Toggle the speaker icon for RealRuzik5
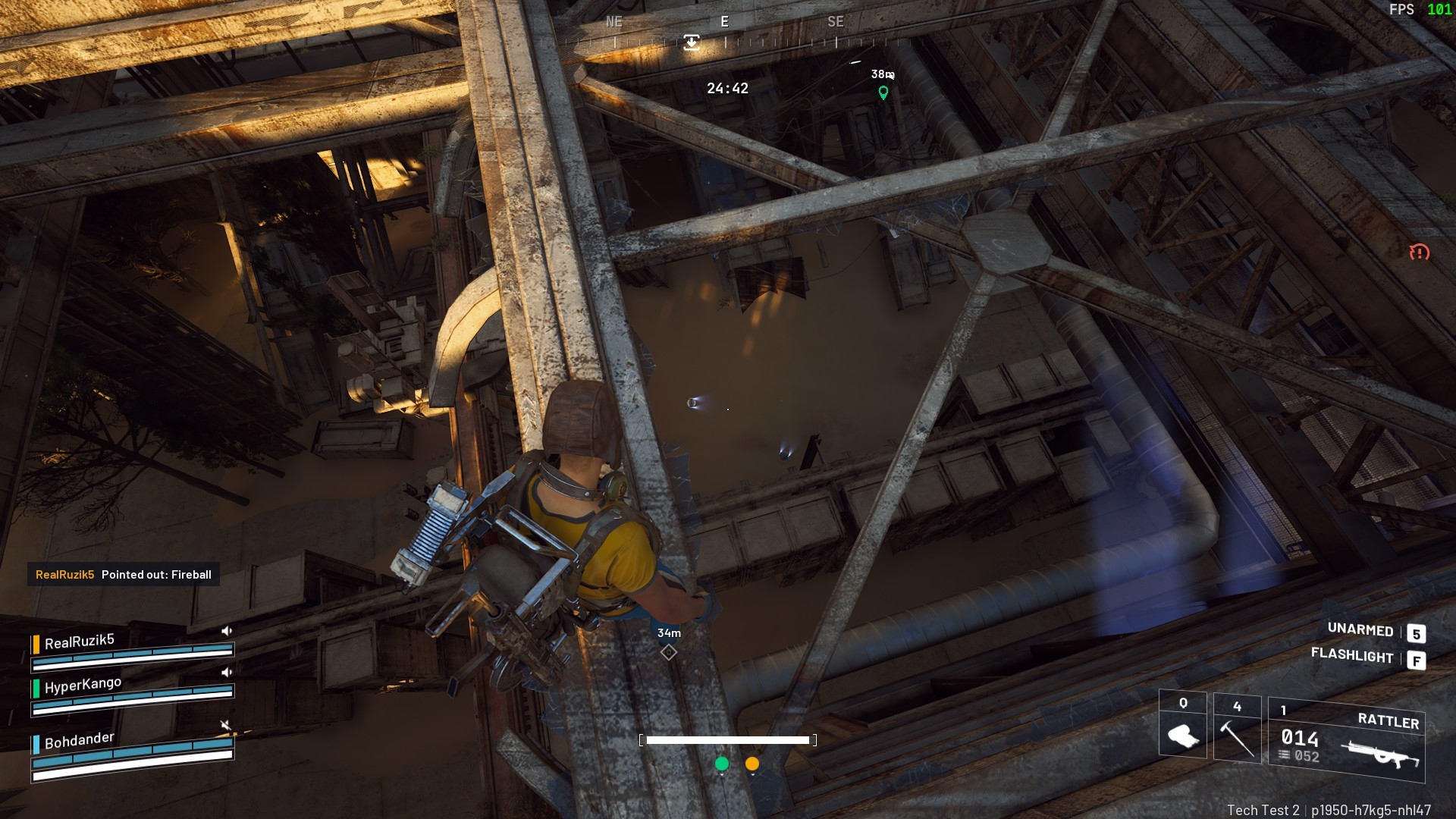This screenshot has height=819, width=1456. click(226, 631)
